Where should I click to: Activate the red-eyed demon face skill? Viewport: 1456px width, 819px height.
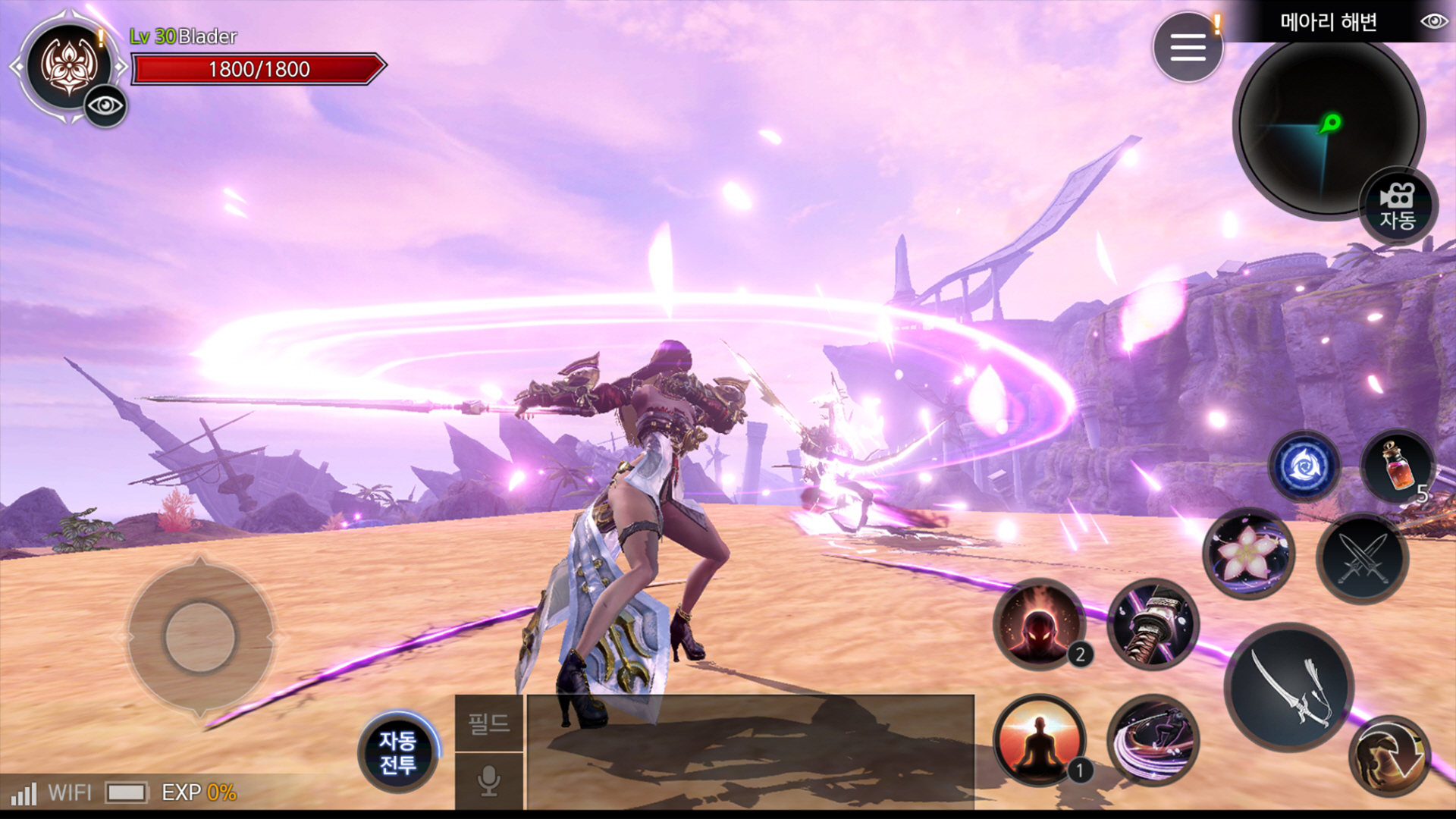pos(1039,624)
